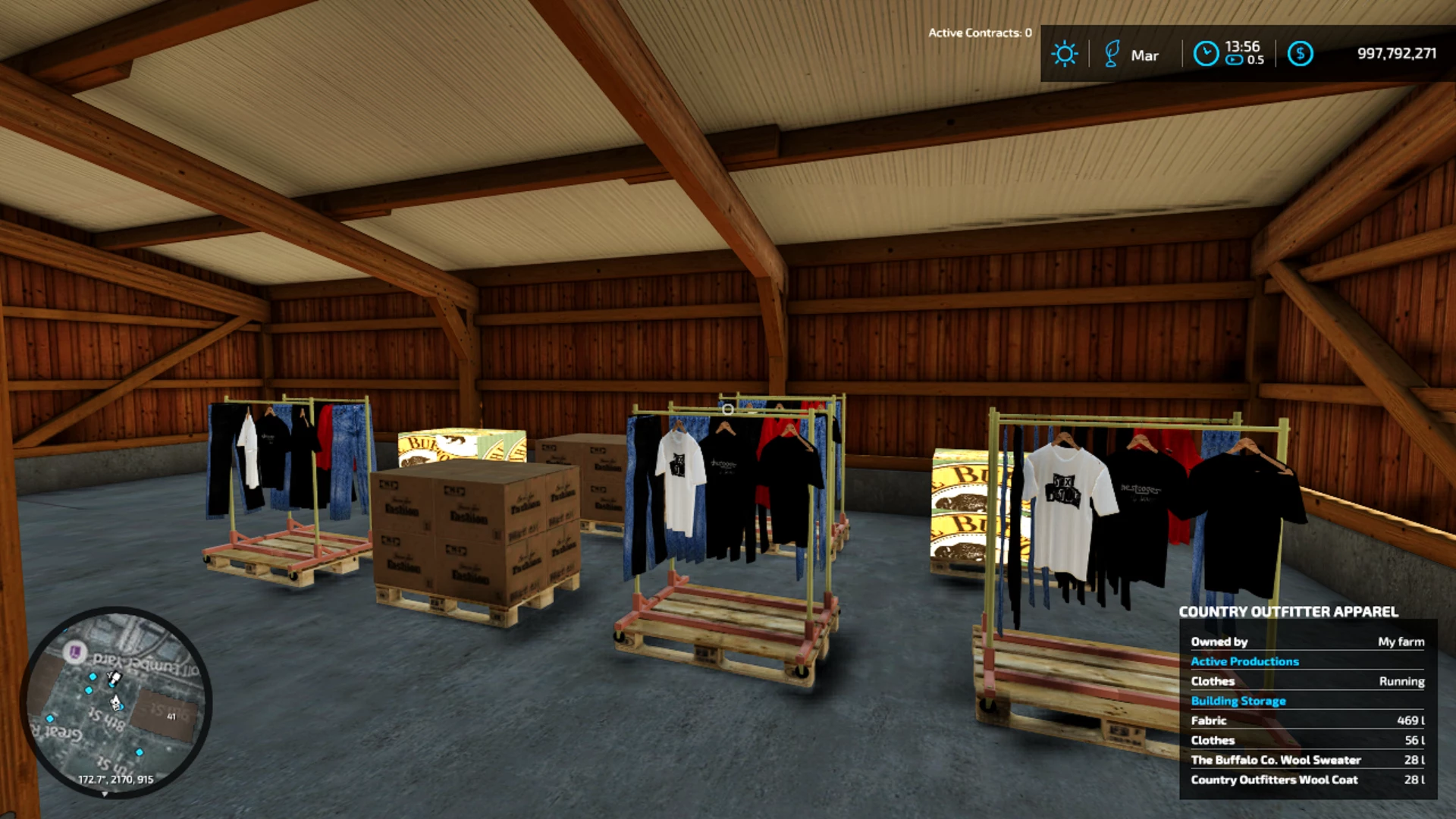Screen dimensions: 1456x819
Task: Expand the COUNTRY OUTFITTER APPAREL info panel
Action: click(1289, 611)
